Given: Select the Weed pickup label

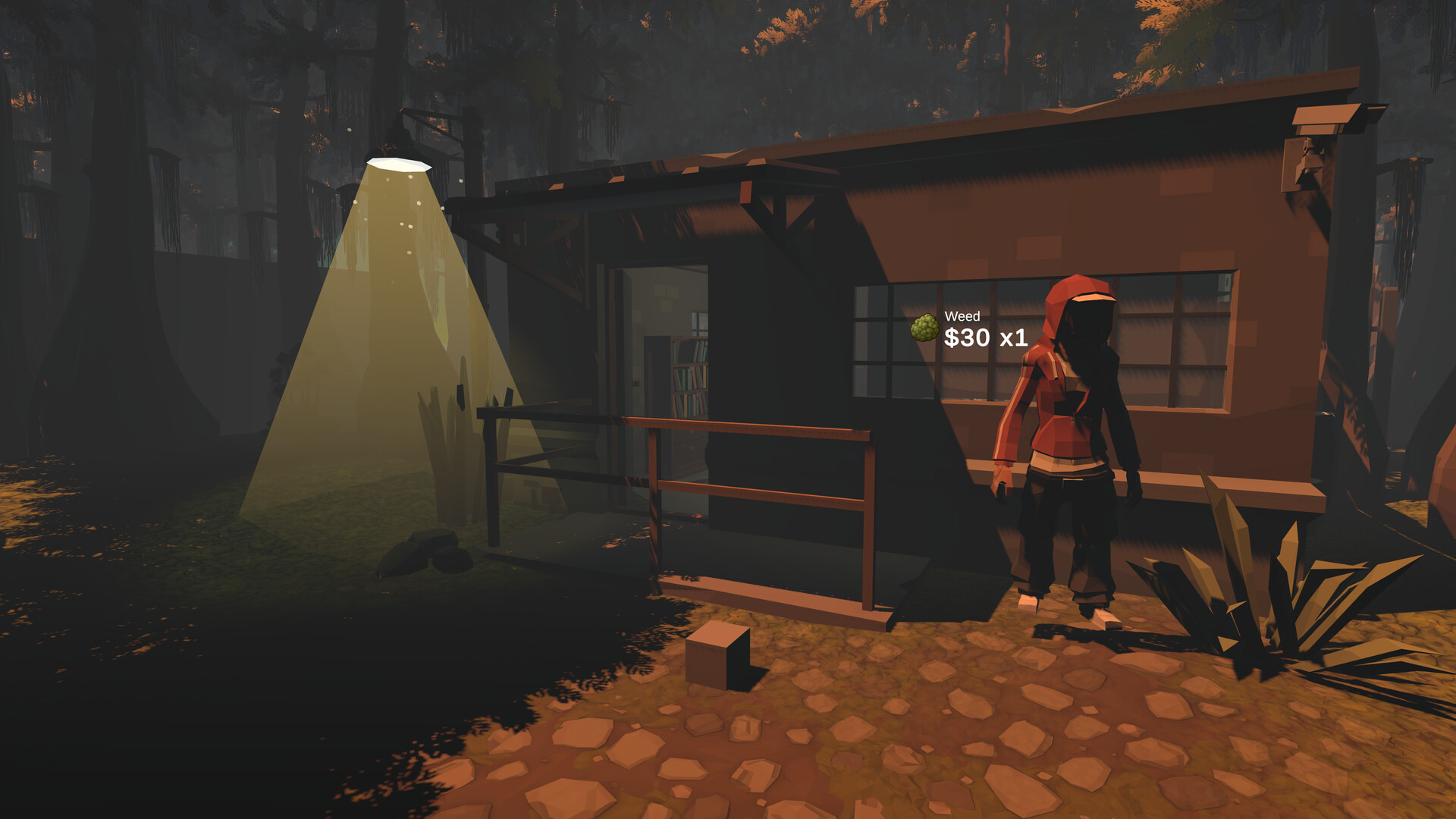Looking at the screenshot, I should (962, 315).
